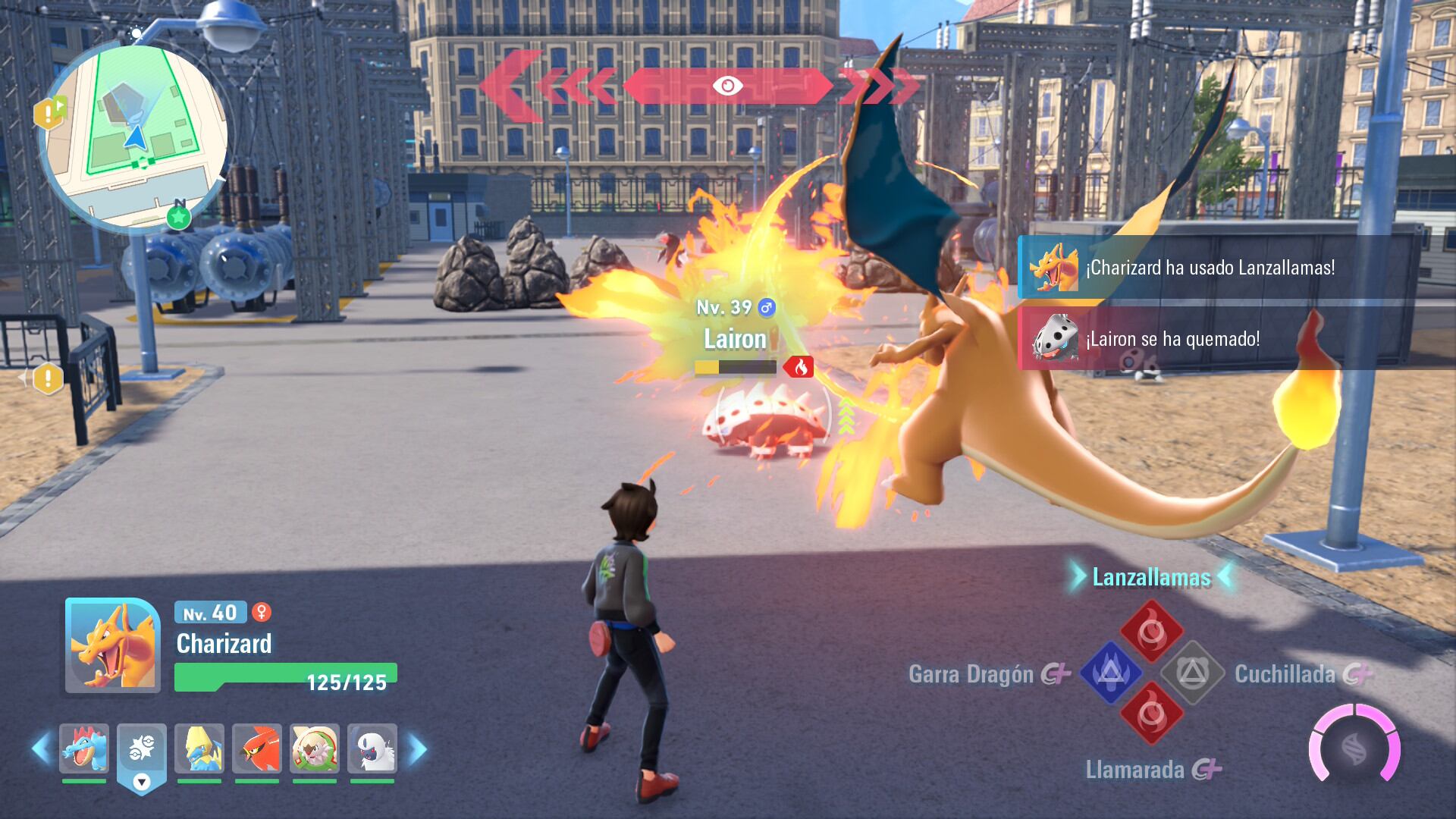Cycle party right with the blue arrow
This screenshot has height=819, width=1456.
click(x=417, y=748)
